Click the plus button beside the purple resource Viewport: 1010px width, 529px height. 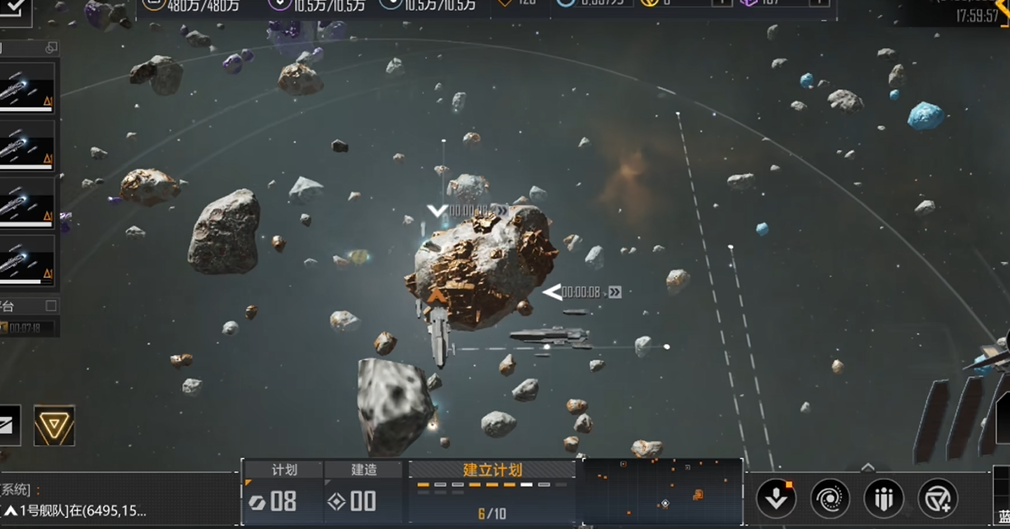[820, 3]
